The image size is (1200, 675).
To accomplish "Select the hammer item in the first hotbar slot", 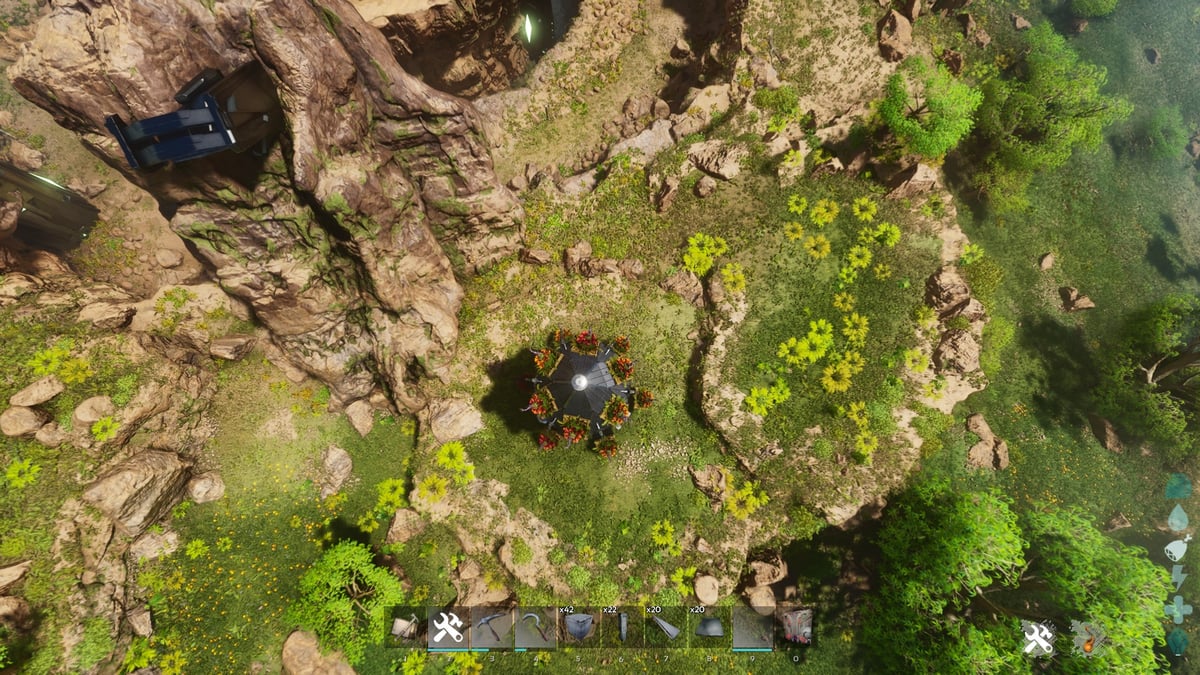I will (405, 627).
